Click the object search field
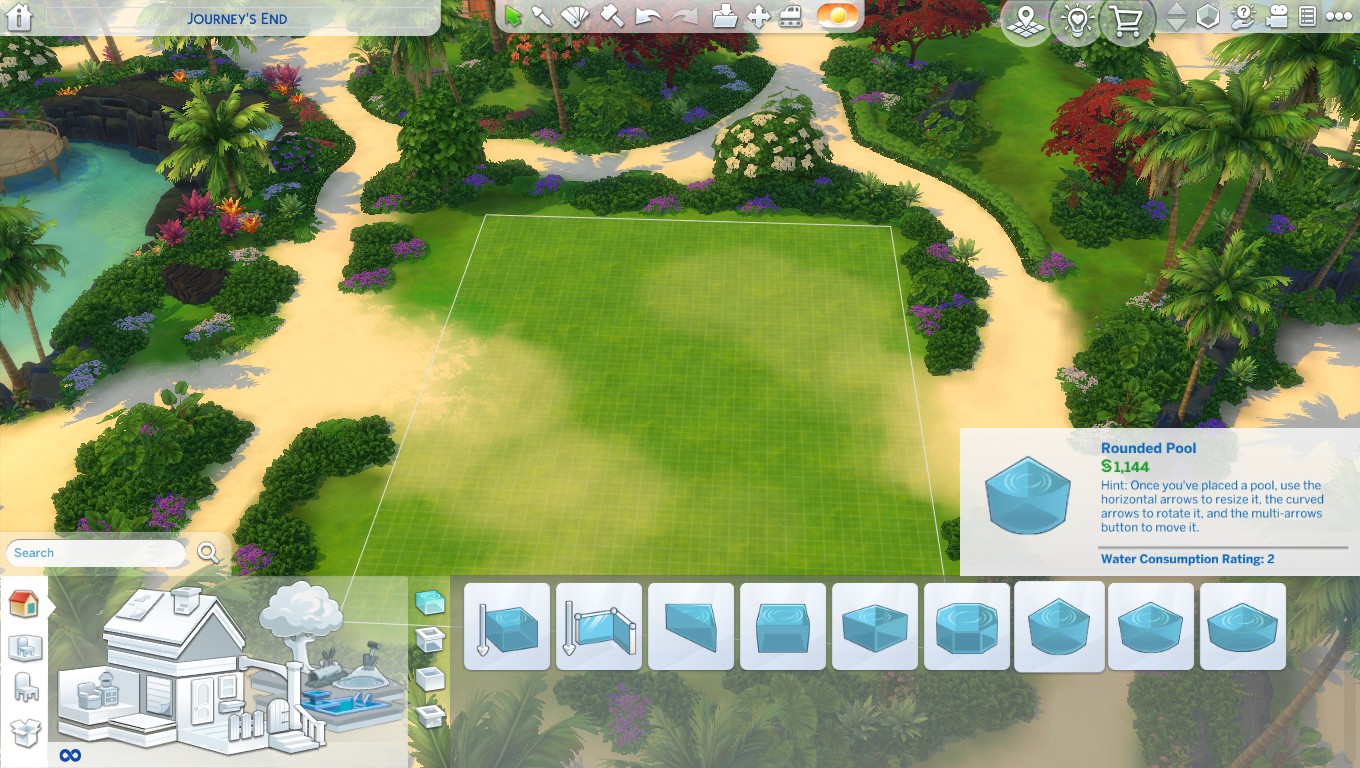The image size is (1360, 768). (95, 553)
